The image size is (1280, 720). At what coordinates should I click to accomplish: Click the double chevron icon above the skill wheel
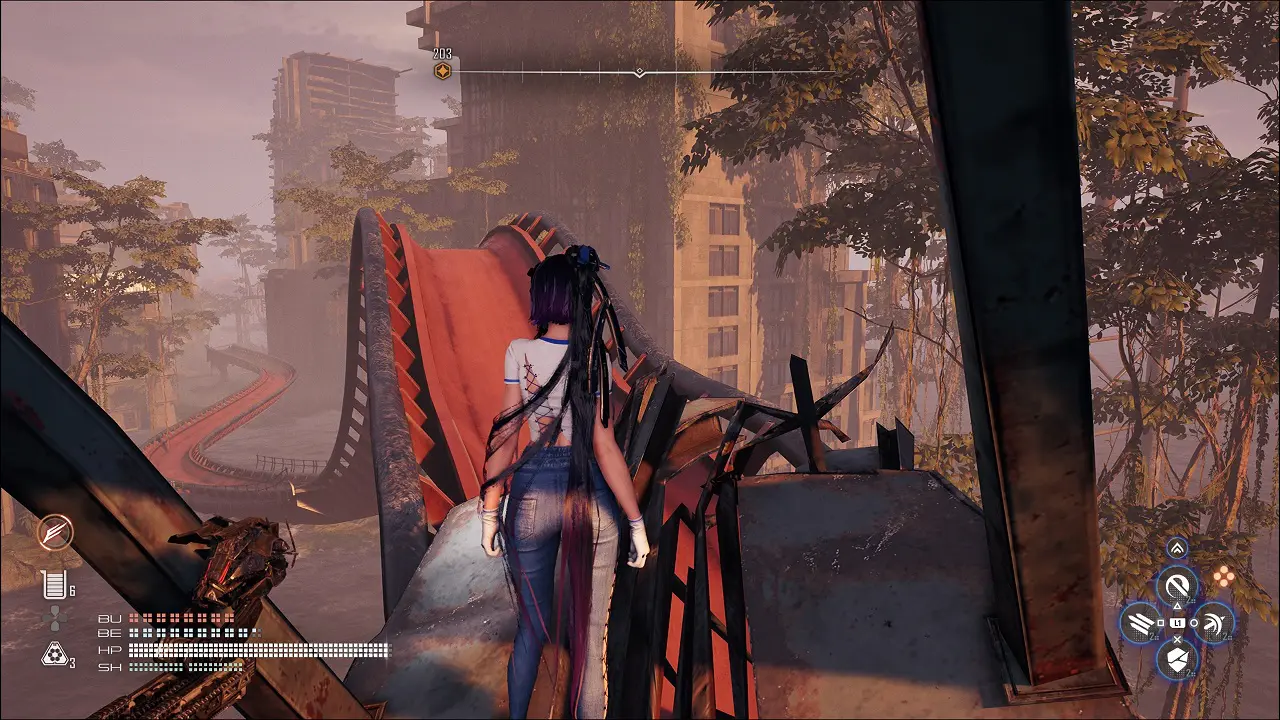tap(1177, 548)
